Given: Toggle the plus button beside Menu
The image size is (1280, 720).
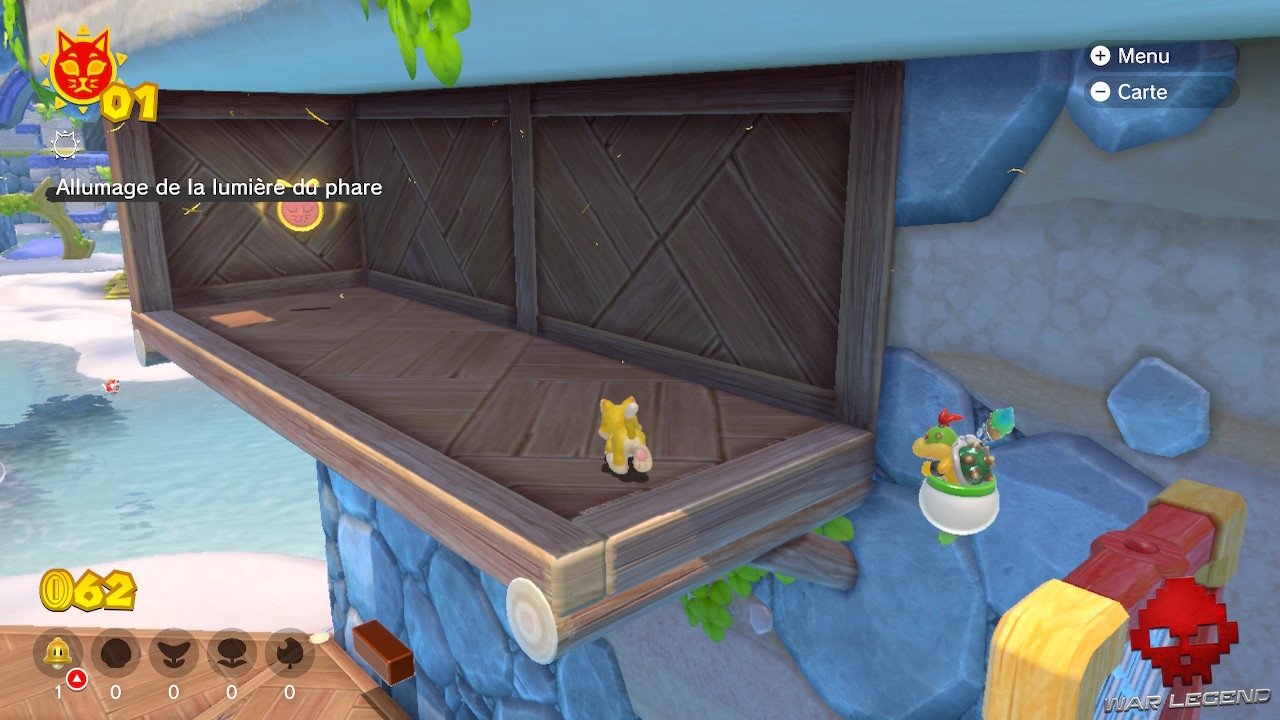Looking at the screenshot, I should coord(1100,56).
